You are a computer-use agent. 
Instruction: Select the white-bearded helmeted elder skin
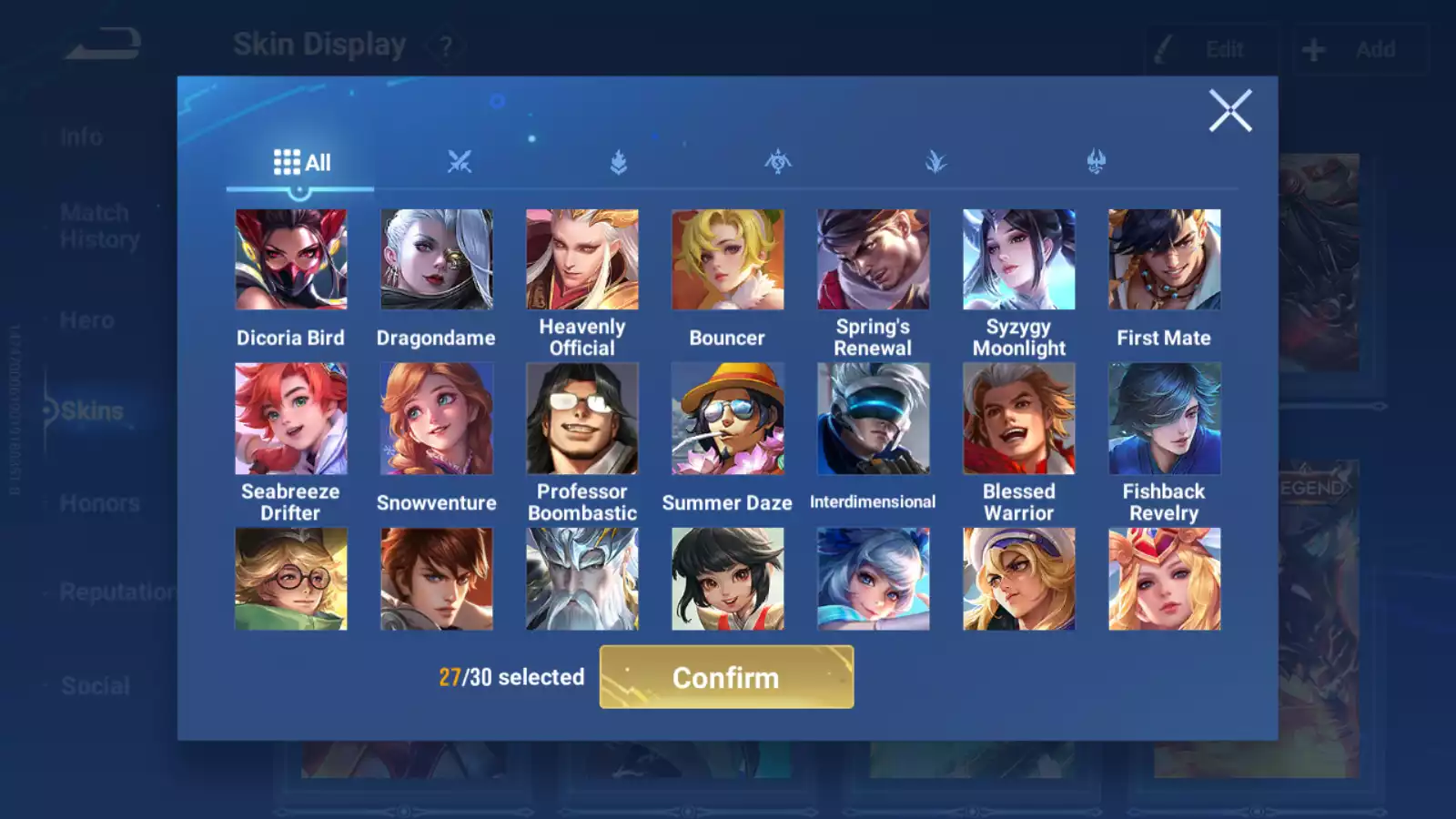tap(582, 579)
